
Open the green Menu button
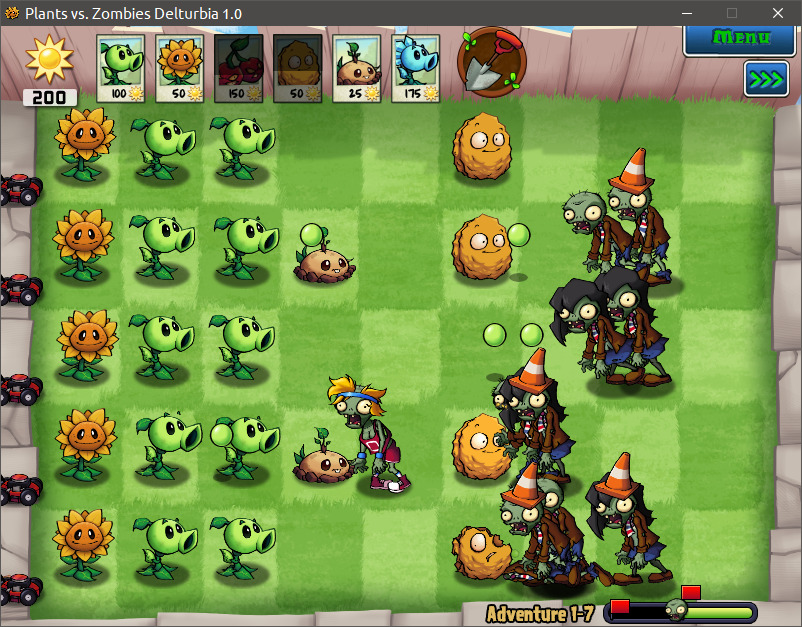(x=741, y=38)
